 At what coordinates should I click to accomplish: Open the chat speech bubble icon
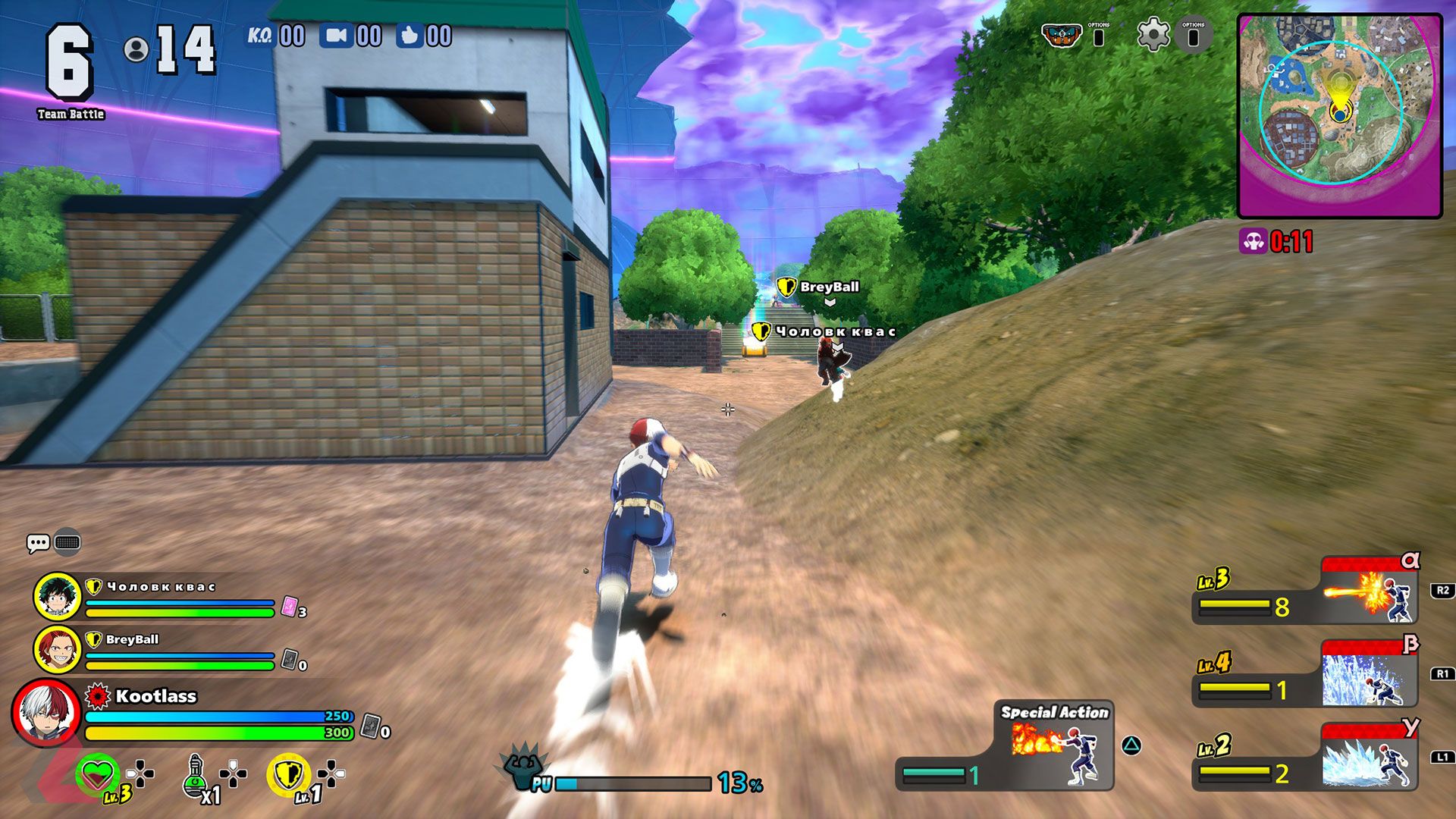coord(38,543)
